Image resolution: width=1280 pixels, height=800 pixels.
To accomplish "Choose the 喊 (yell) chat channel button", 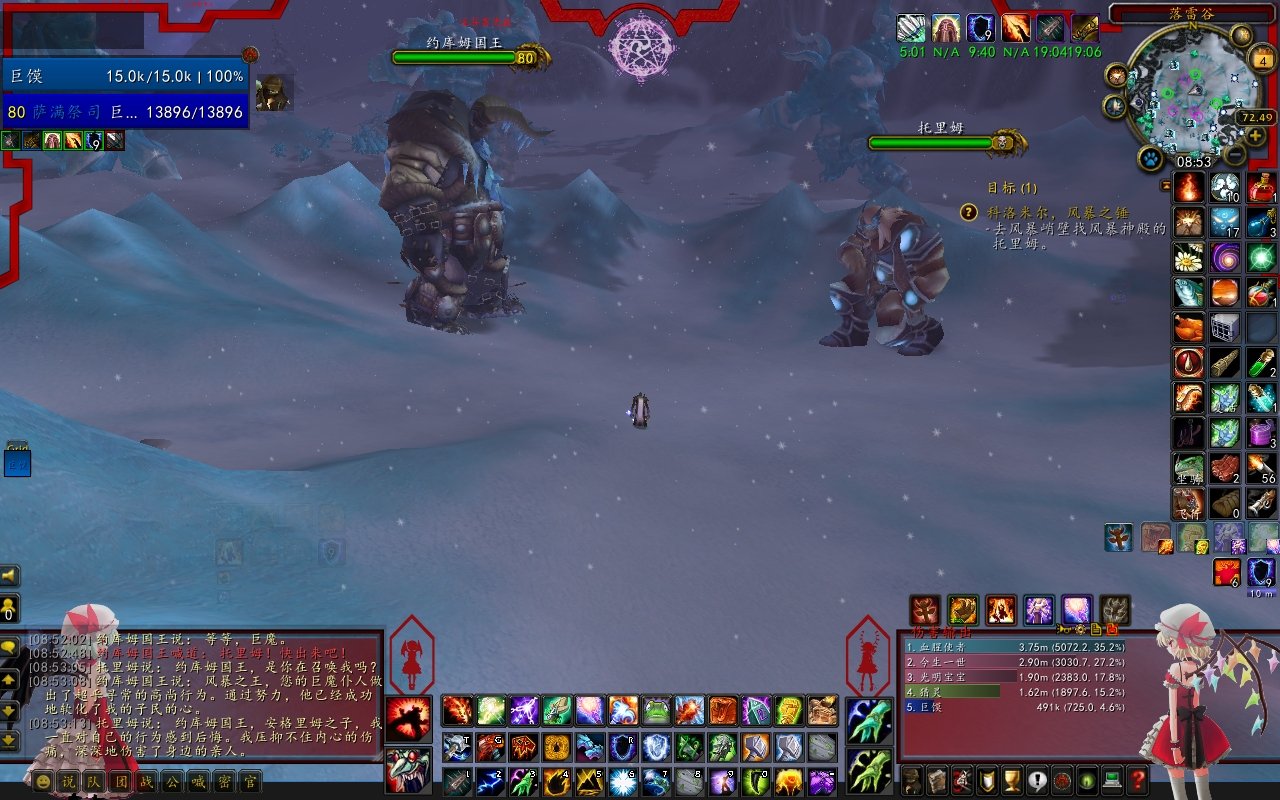I will tap(198, 781).
